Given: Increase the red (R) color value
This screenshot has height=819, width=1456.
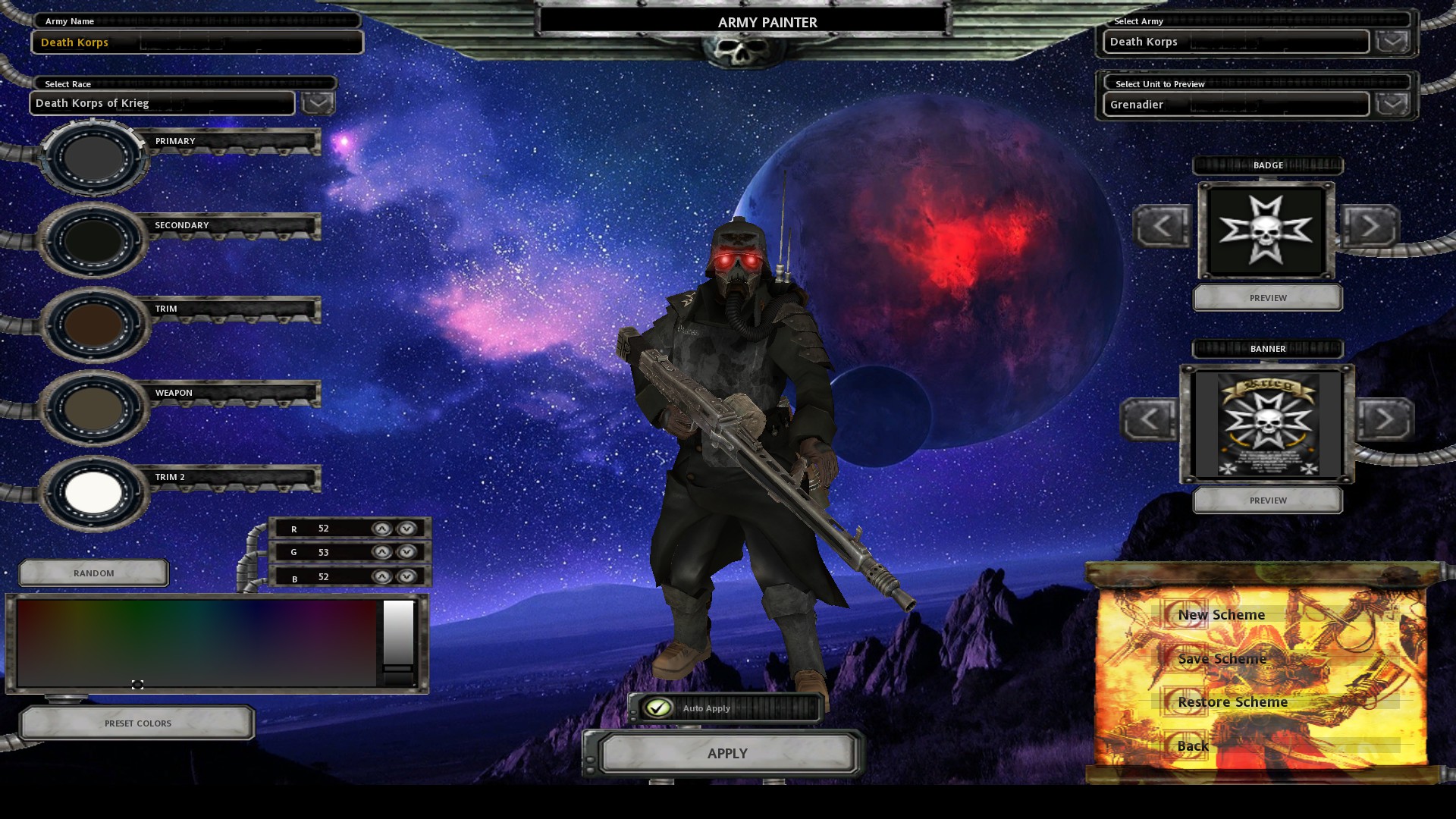Looking at the screenshot, I should point(382,529).
